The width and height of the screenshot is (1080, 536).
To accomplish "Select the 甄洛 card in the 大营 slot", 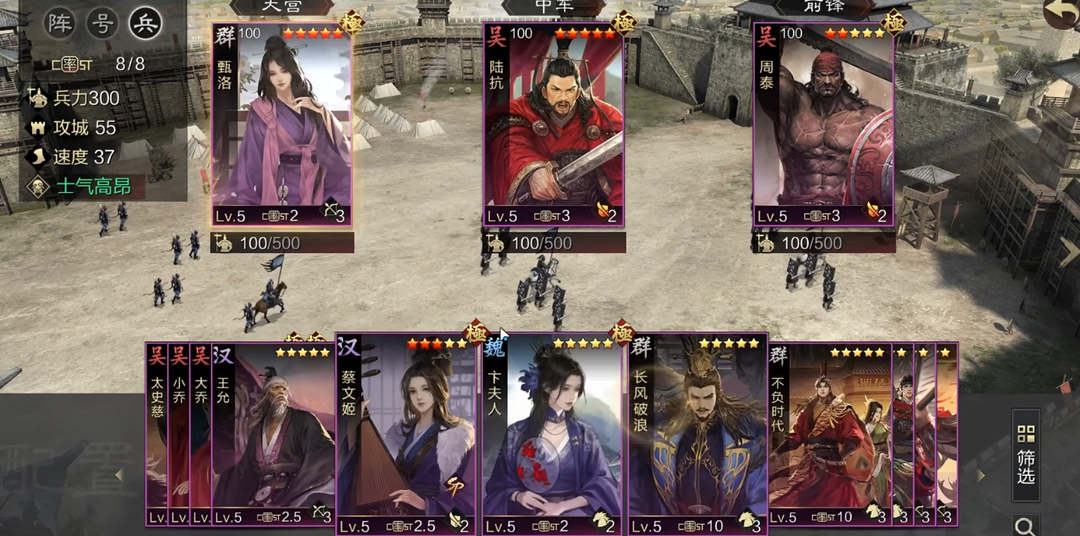I will tap(282, 125).
